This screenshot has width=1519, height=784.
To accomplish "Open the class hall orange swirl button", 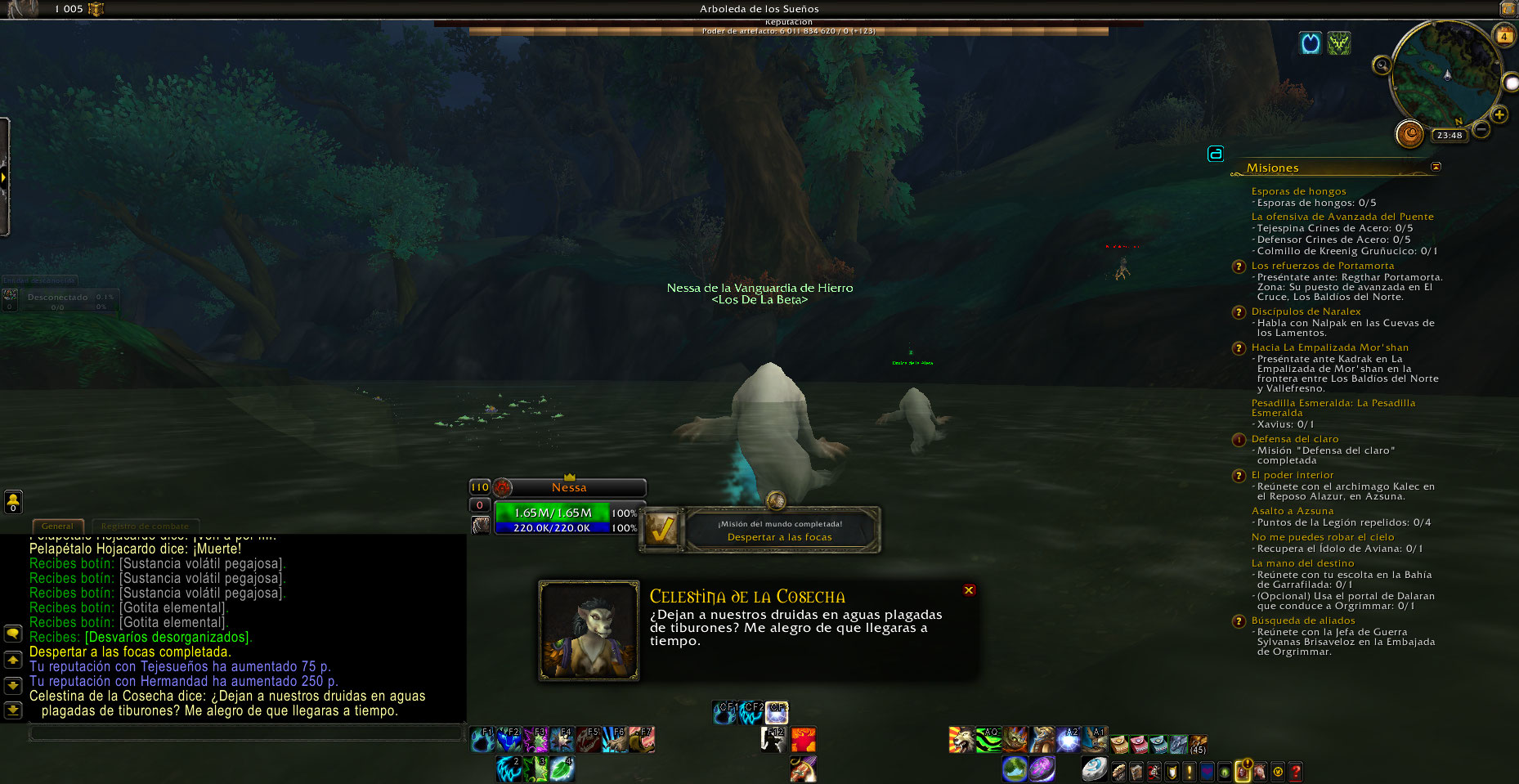I will 1409,134.
